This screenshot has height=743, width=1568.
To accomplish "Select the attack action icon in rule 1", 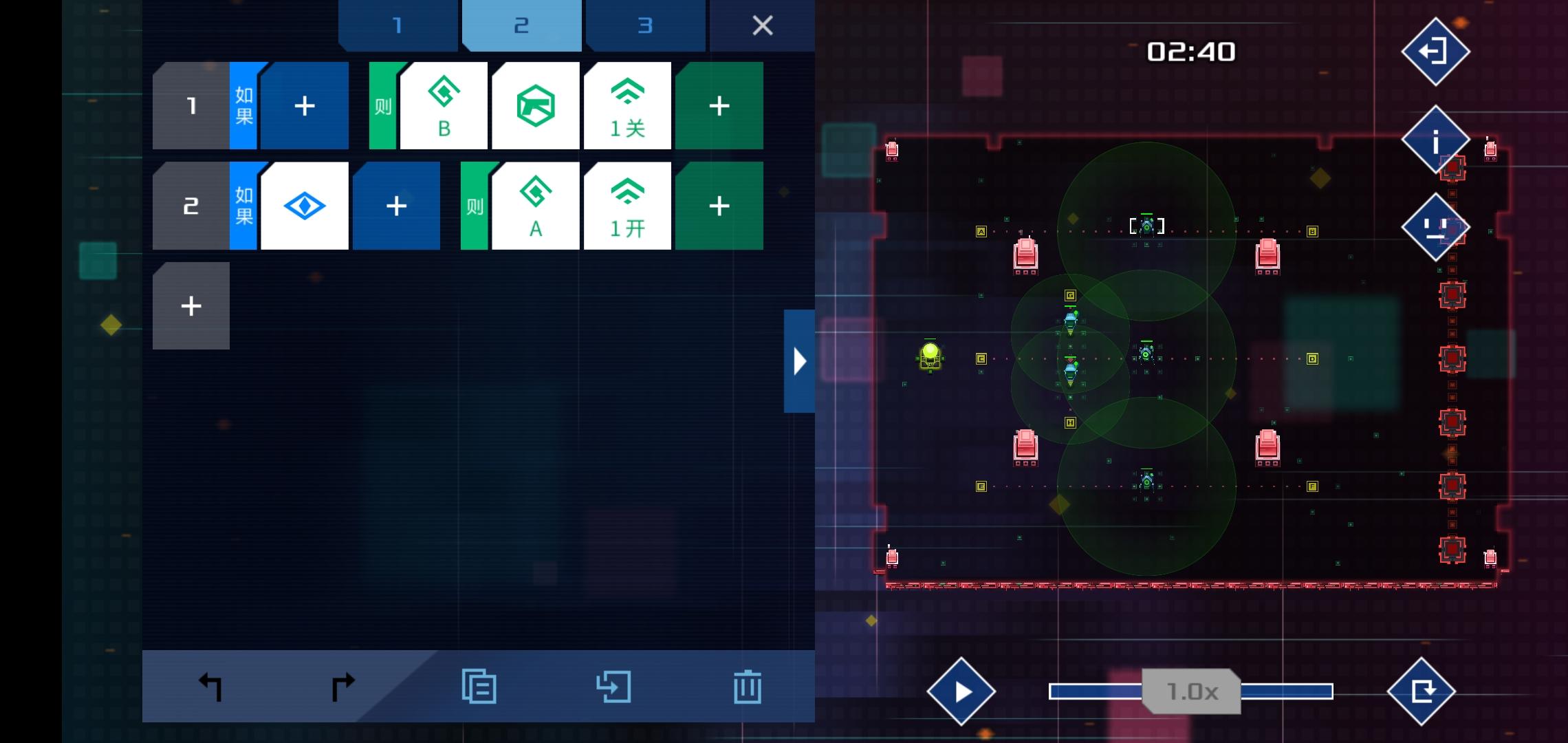I will (x=536, y=105).
